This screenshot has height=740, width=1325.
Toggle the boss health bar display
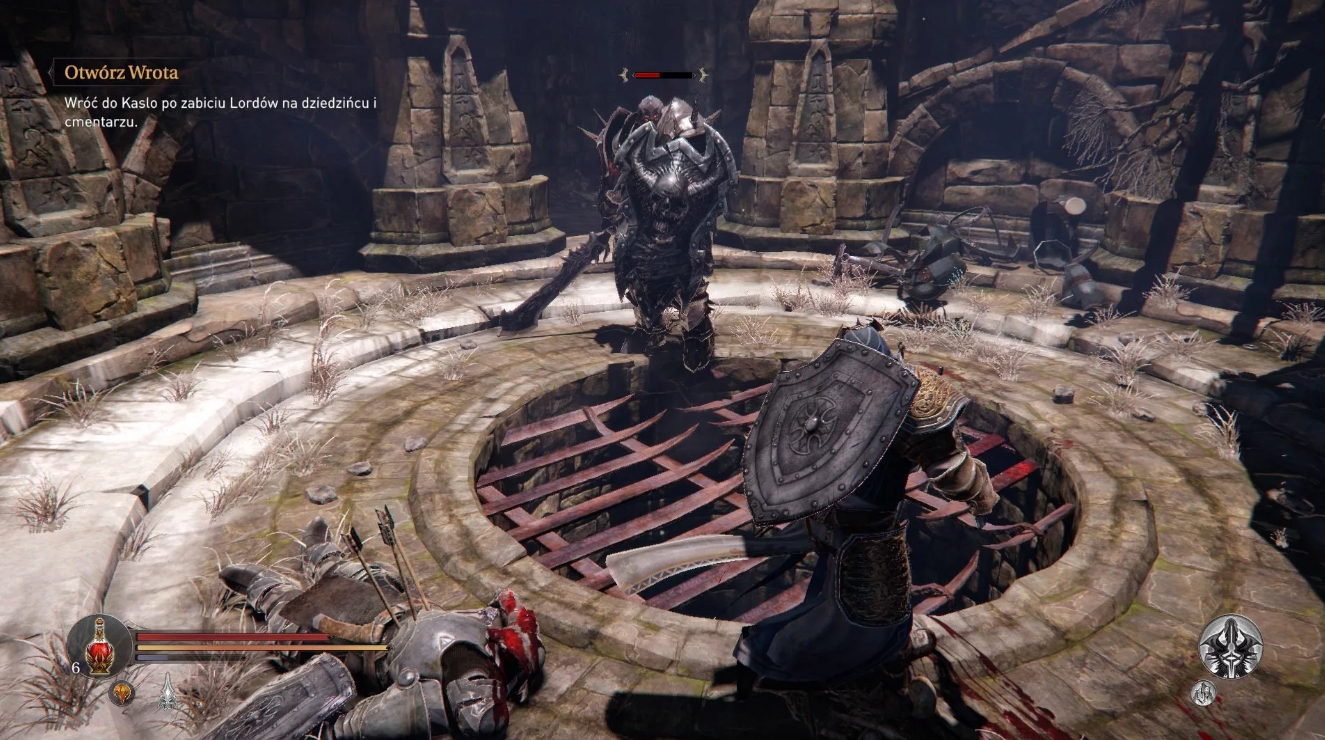click(666, 73)
